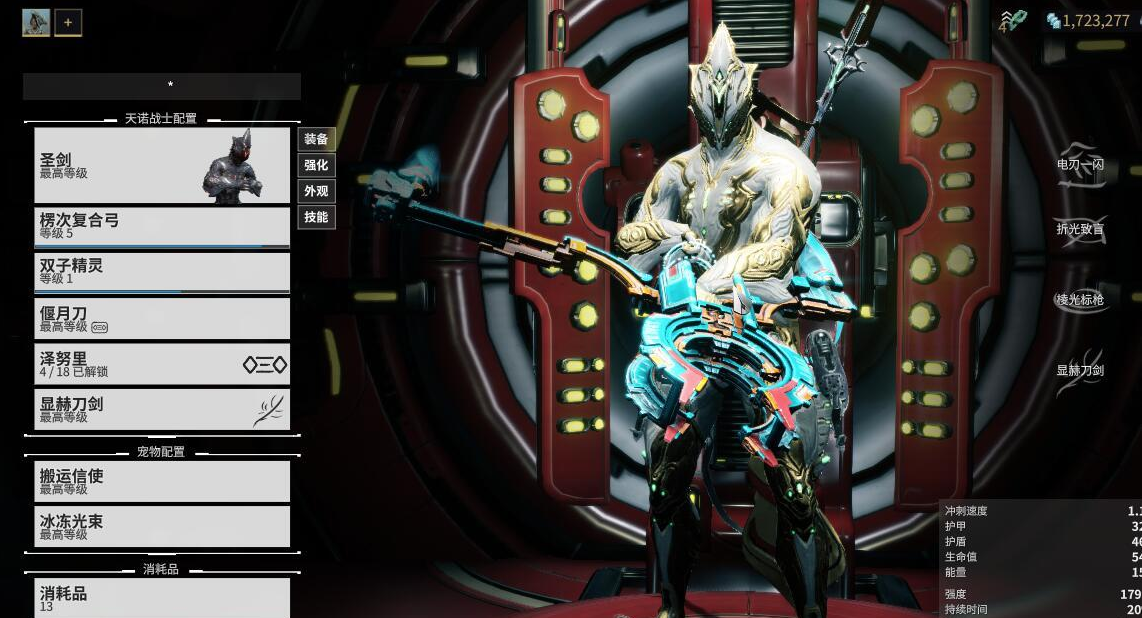Add a new loadout with the plus button
Image resolution: width=1142 pixels, height=618 pixels.
tap(68, 22)
